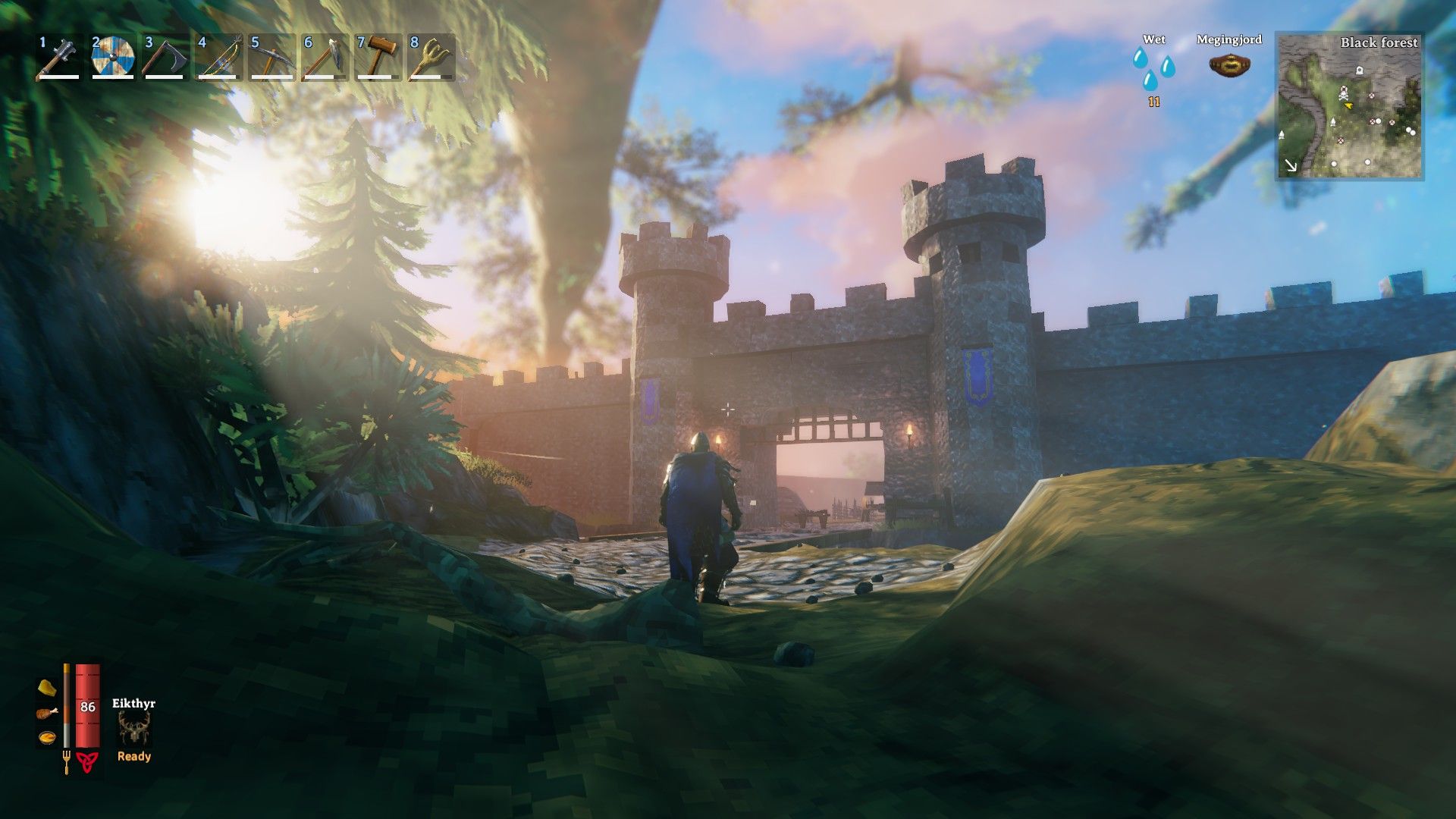This screenshot has width=1456, height=819.
Task: Click the cooked meat drumstick food icon
Action: (47, 713)
